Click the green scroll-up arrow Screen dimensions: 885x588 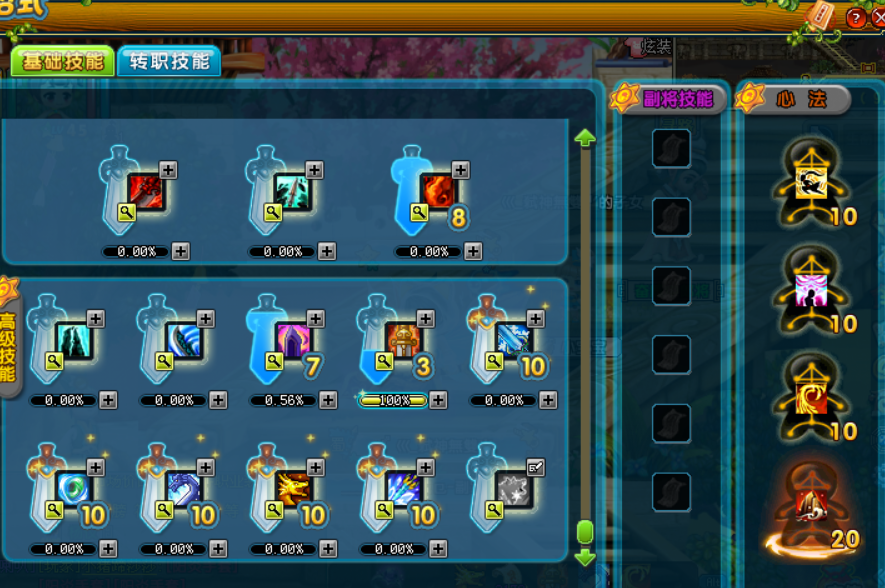(x=585, y=138)
